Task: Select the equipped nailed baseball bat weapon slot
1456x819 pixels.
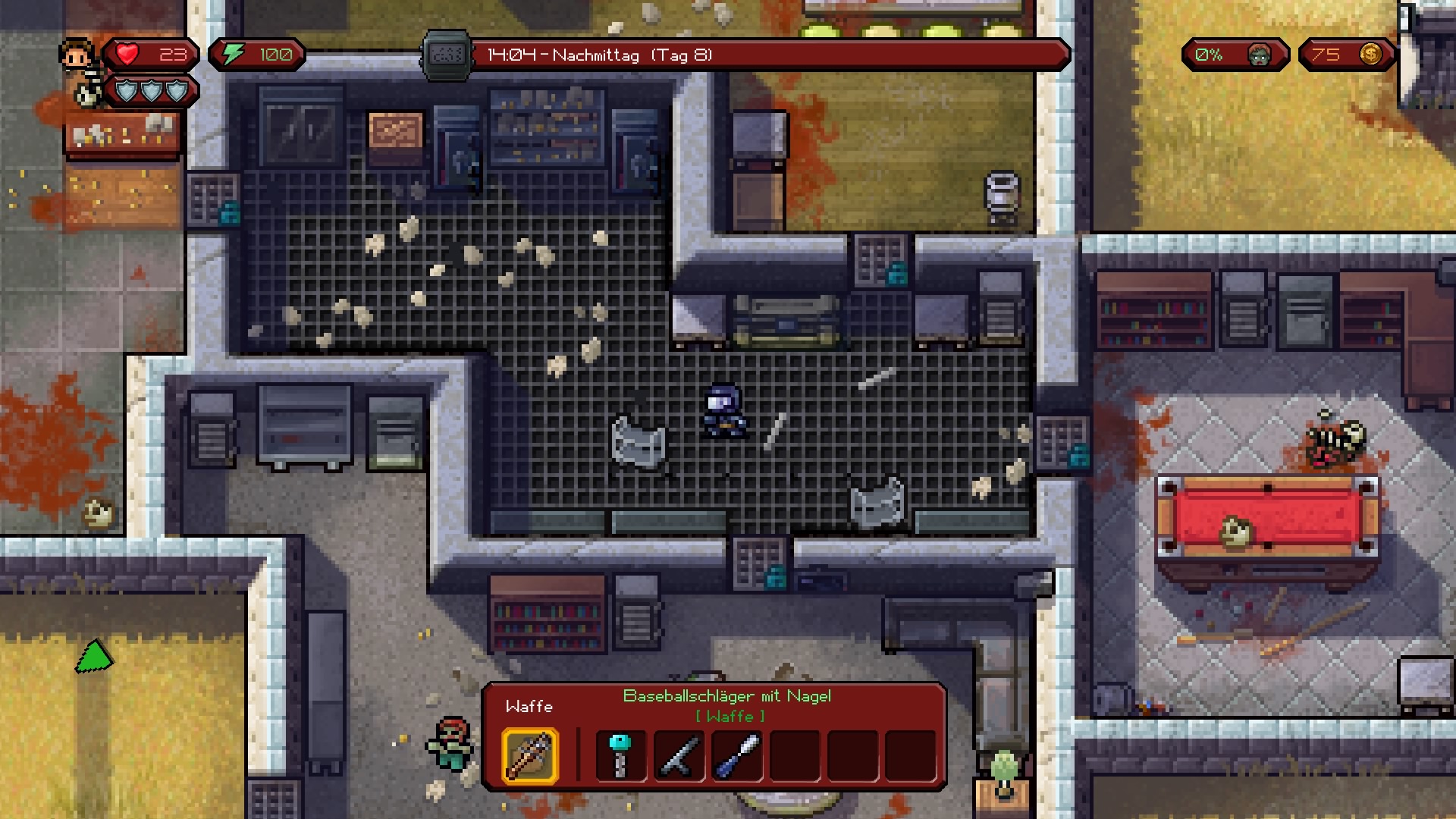Action: 530,755
